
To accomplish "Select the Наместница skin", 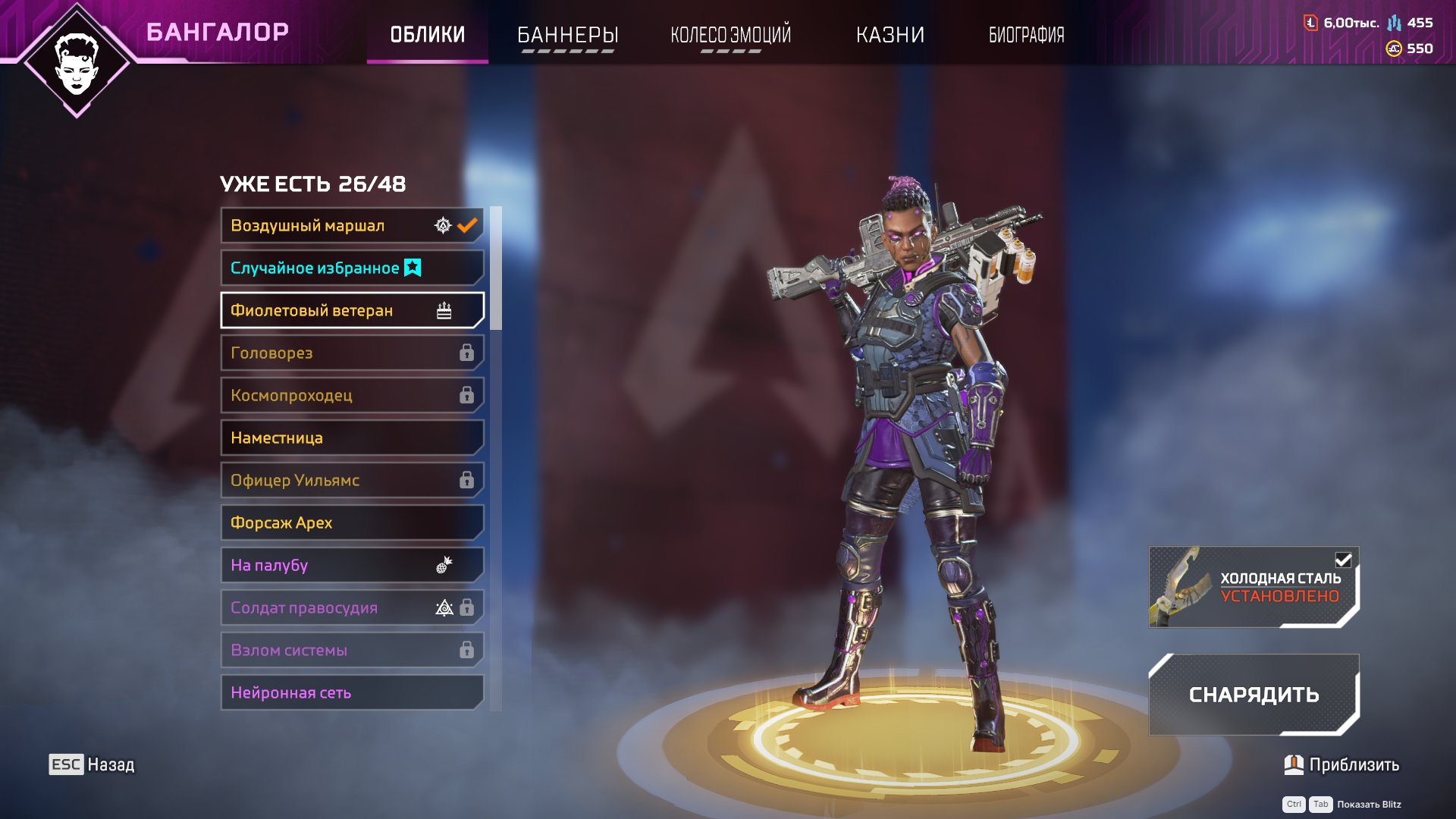I will (352, 438).
